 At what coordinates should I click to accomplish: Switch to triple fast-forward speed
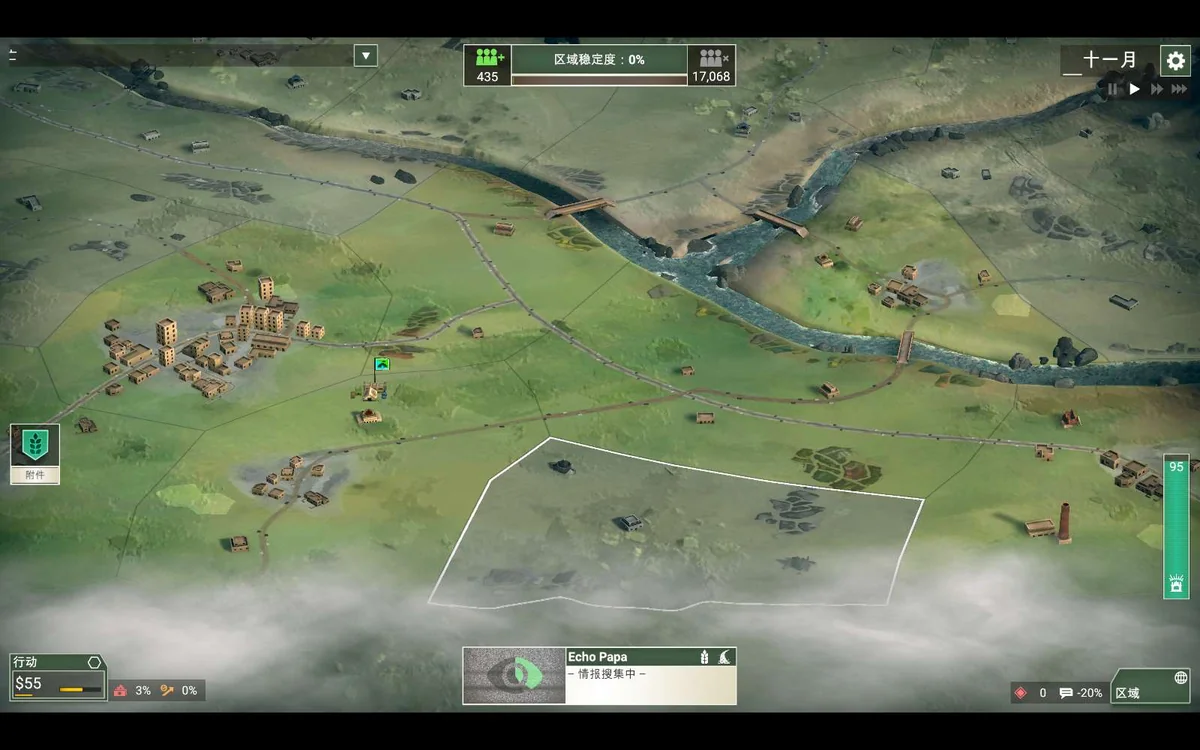[x=1180, y=89]
